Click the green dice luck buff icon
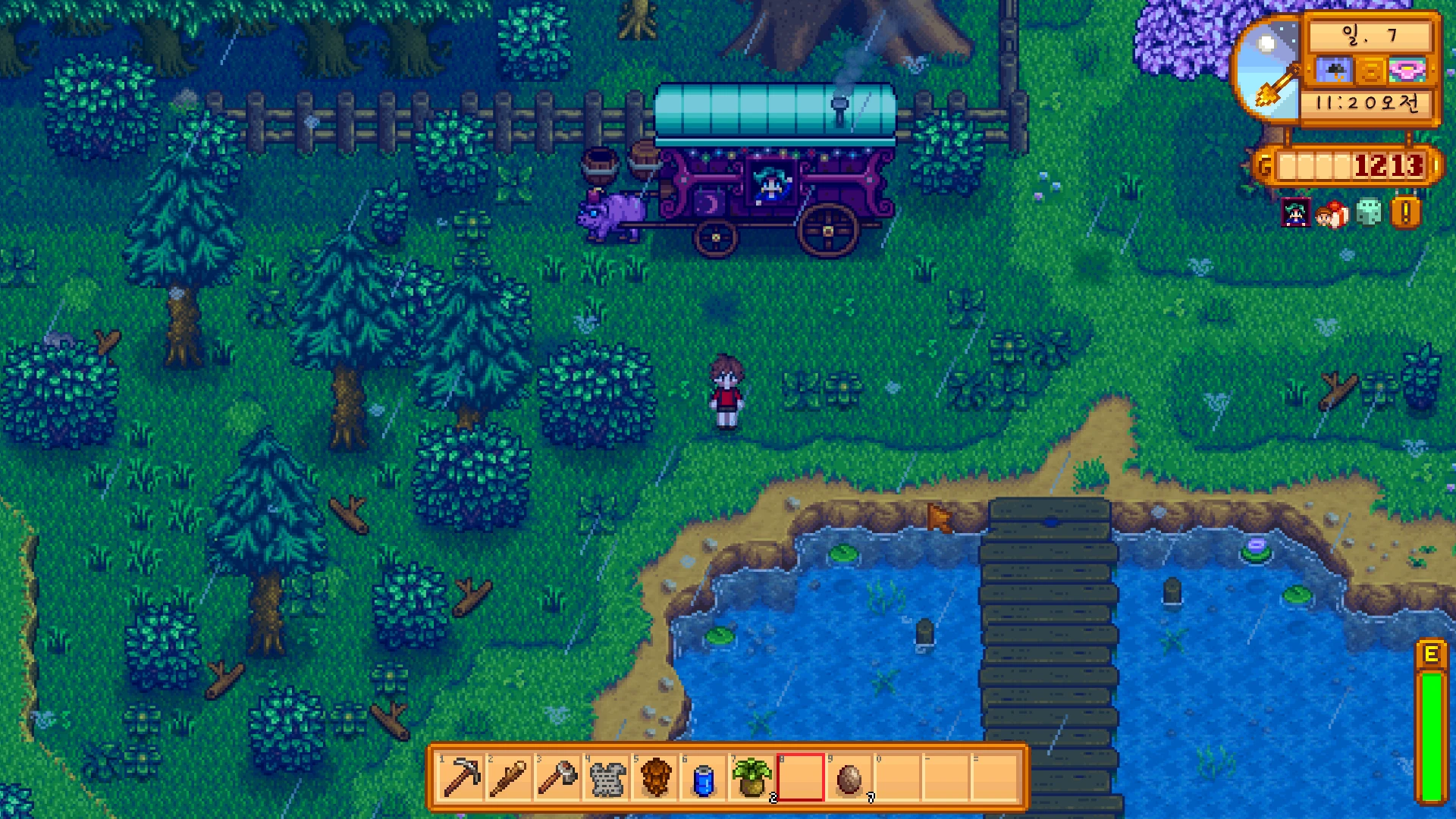The height and width of the screenshot is (819, 1456). (x=1369, y=213)
